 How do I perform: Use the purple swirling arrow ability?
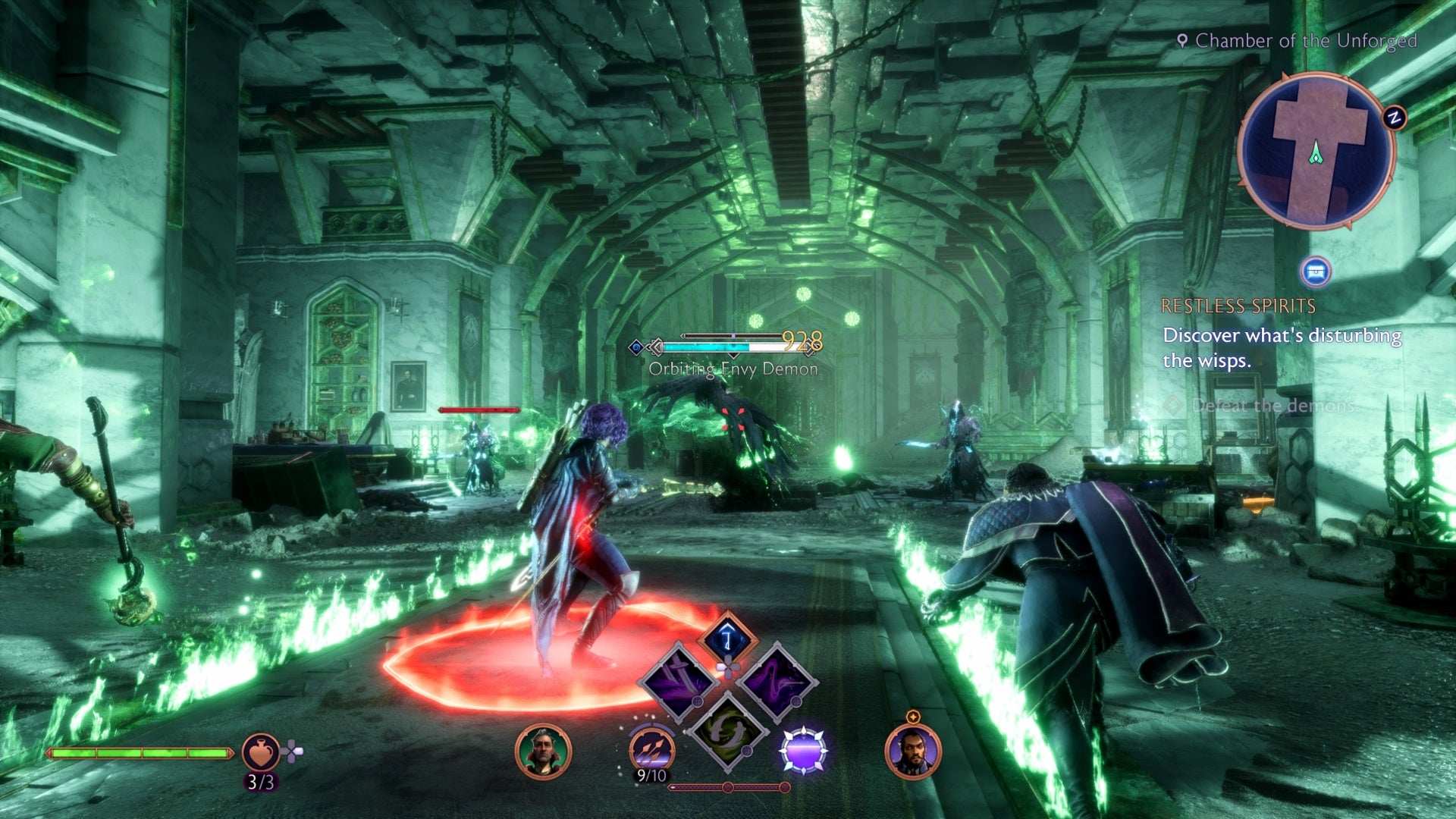point(776,680)
